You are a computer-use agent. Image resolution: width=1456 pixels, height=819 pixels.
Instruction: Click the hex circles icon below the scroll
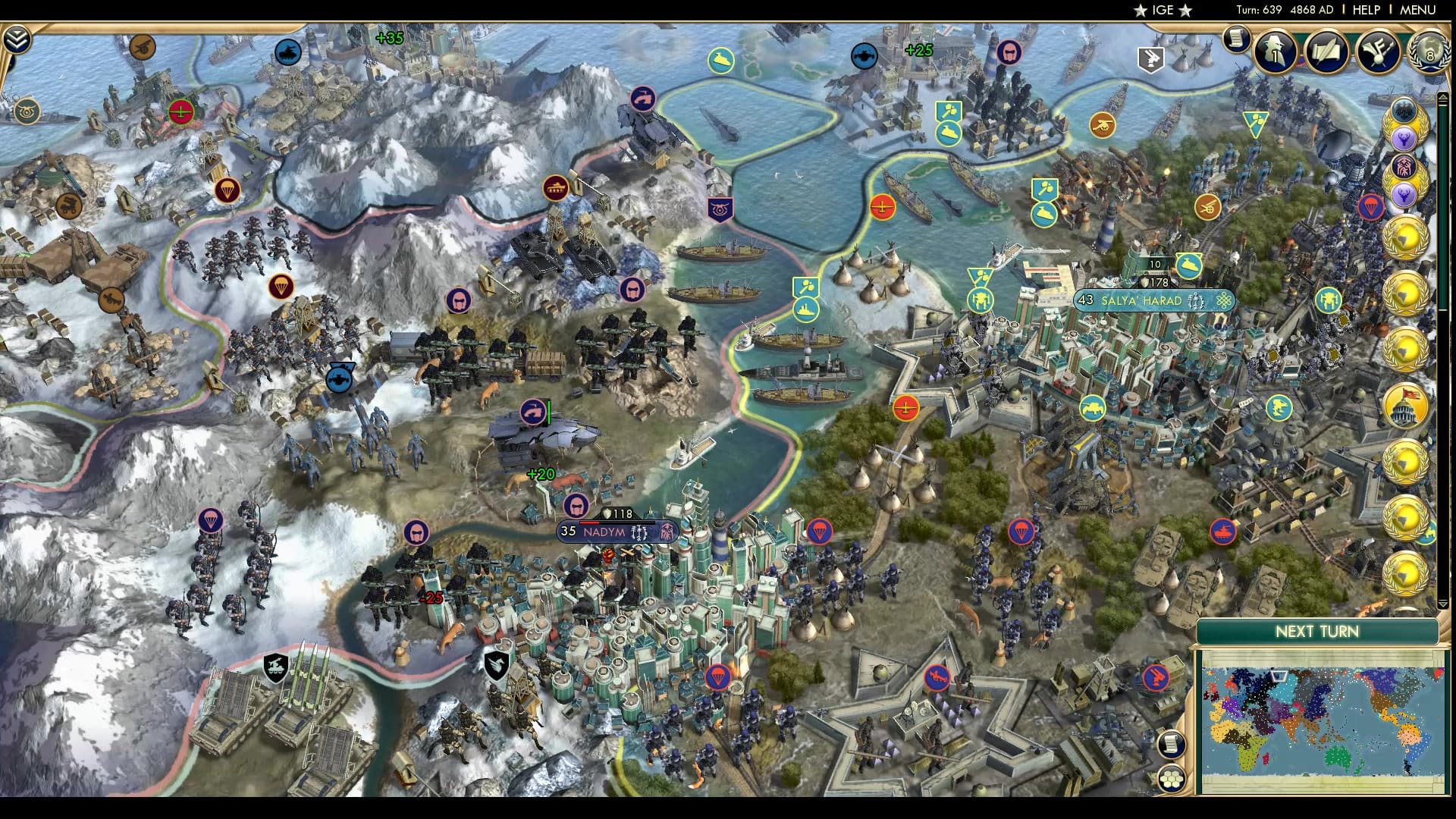[x=1172, y=778]
